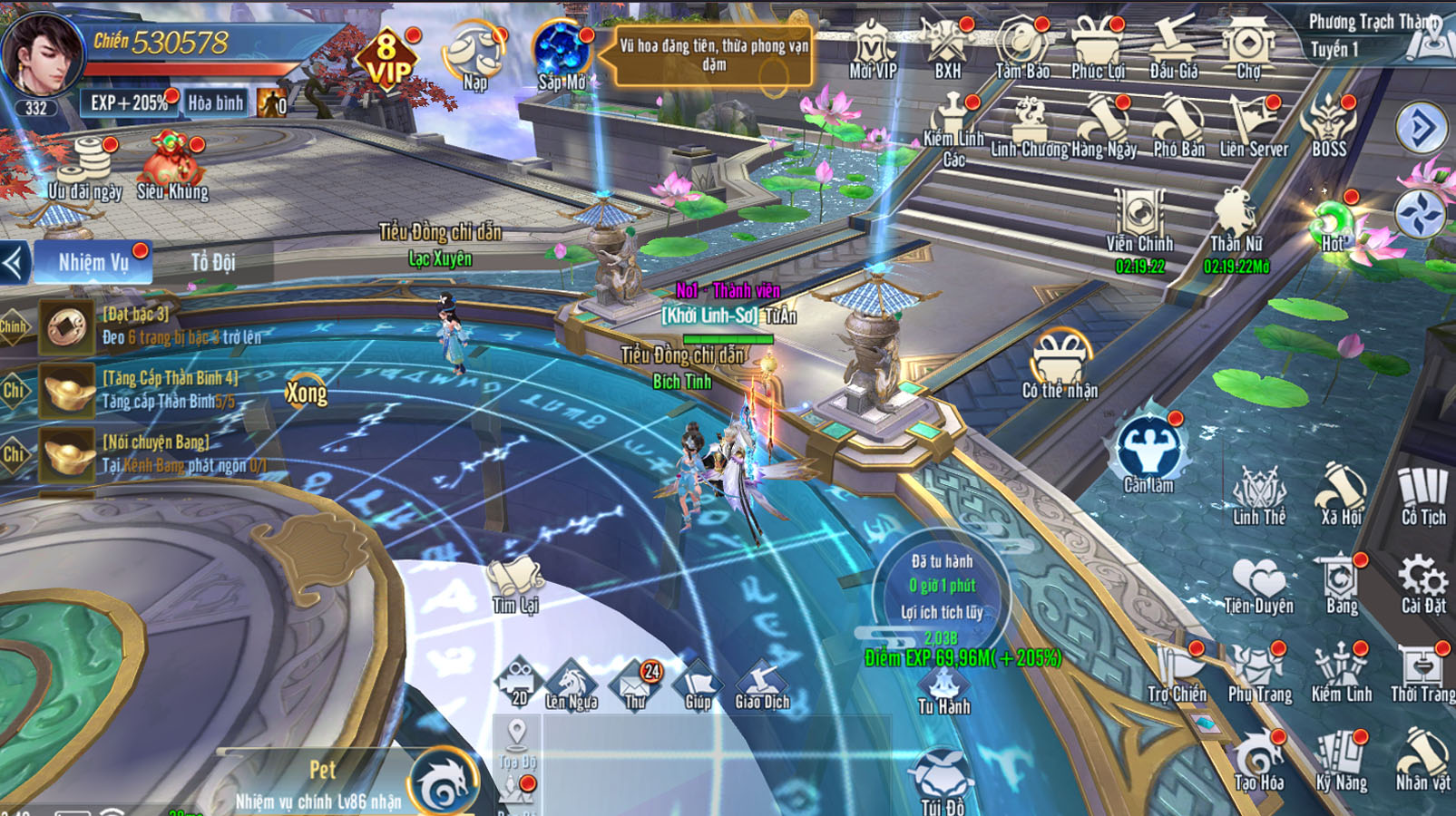Screen dimensions: 1456x816
Task: Open the Kỹ Năng skills menu
Action: (x=1341, y=762)
